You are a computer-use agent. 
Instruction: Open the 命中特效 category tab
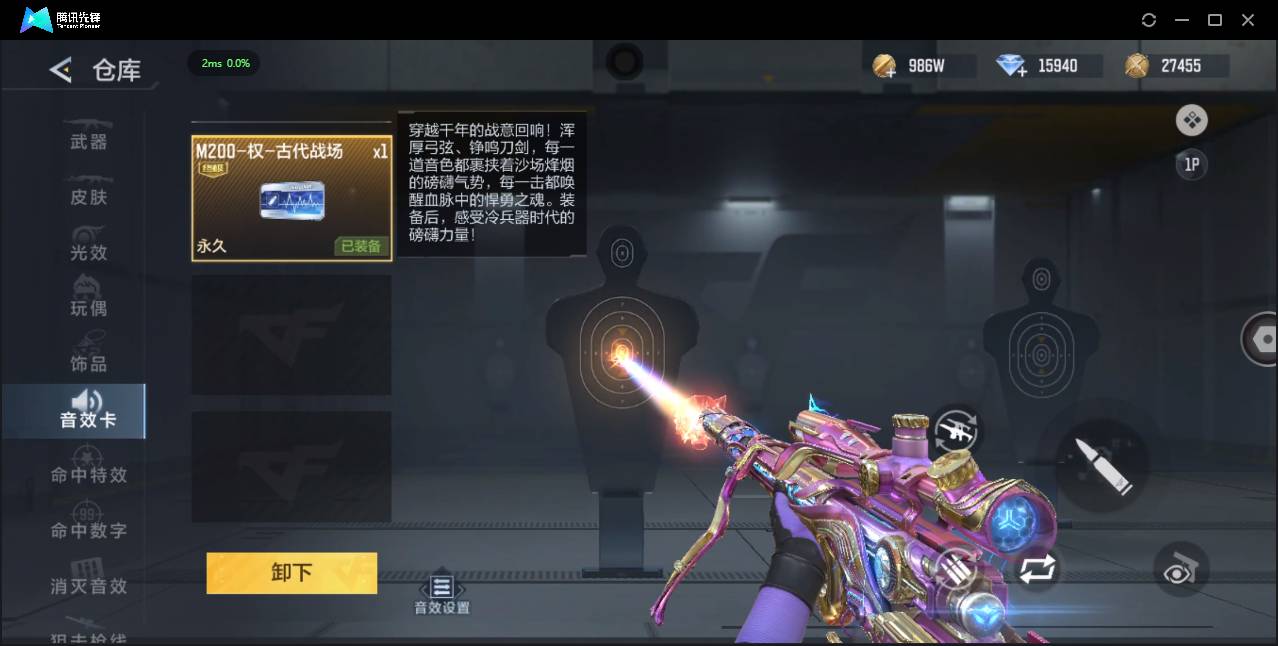tap(88, 475)
